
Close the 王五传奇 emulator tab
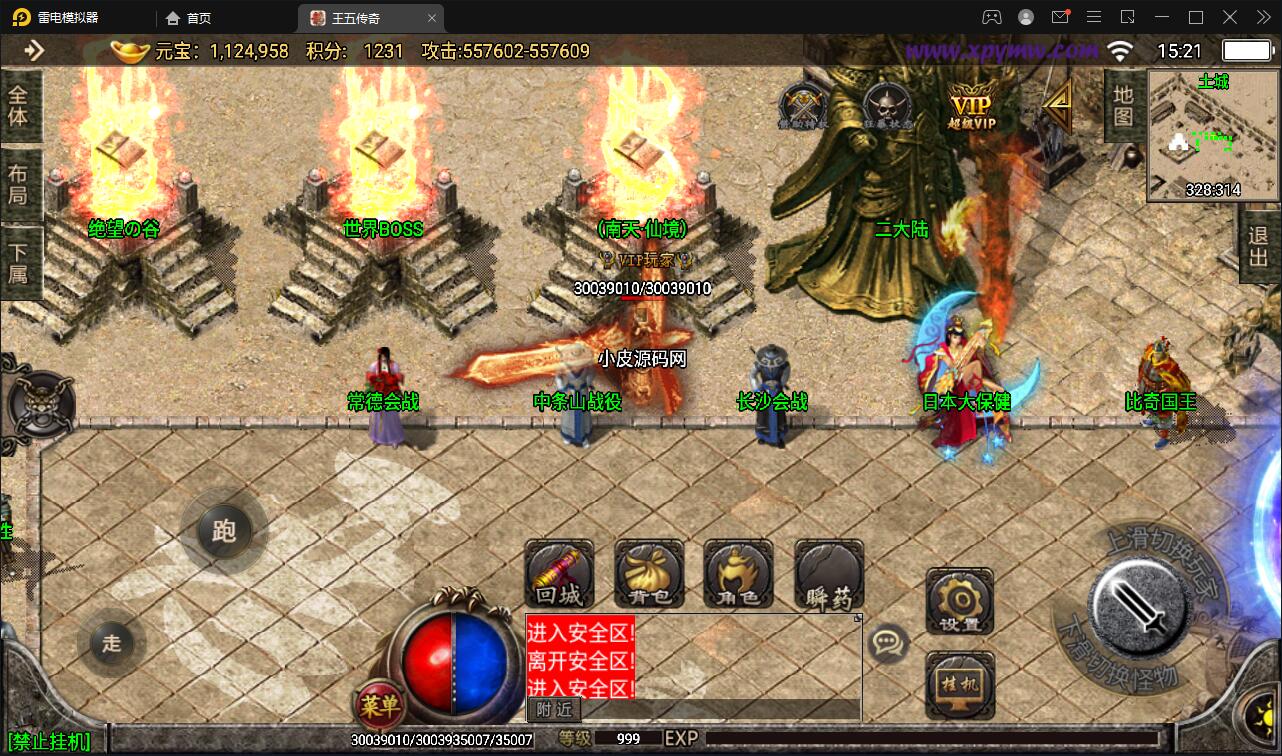(431, 18)
